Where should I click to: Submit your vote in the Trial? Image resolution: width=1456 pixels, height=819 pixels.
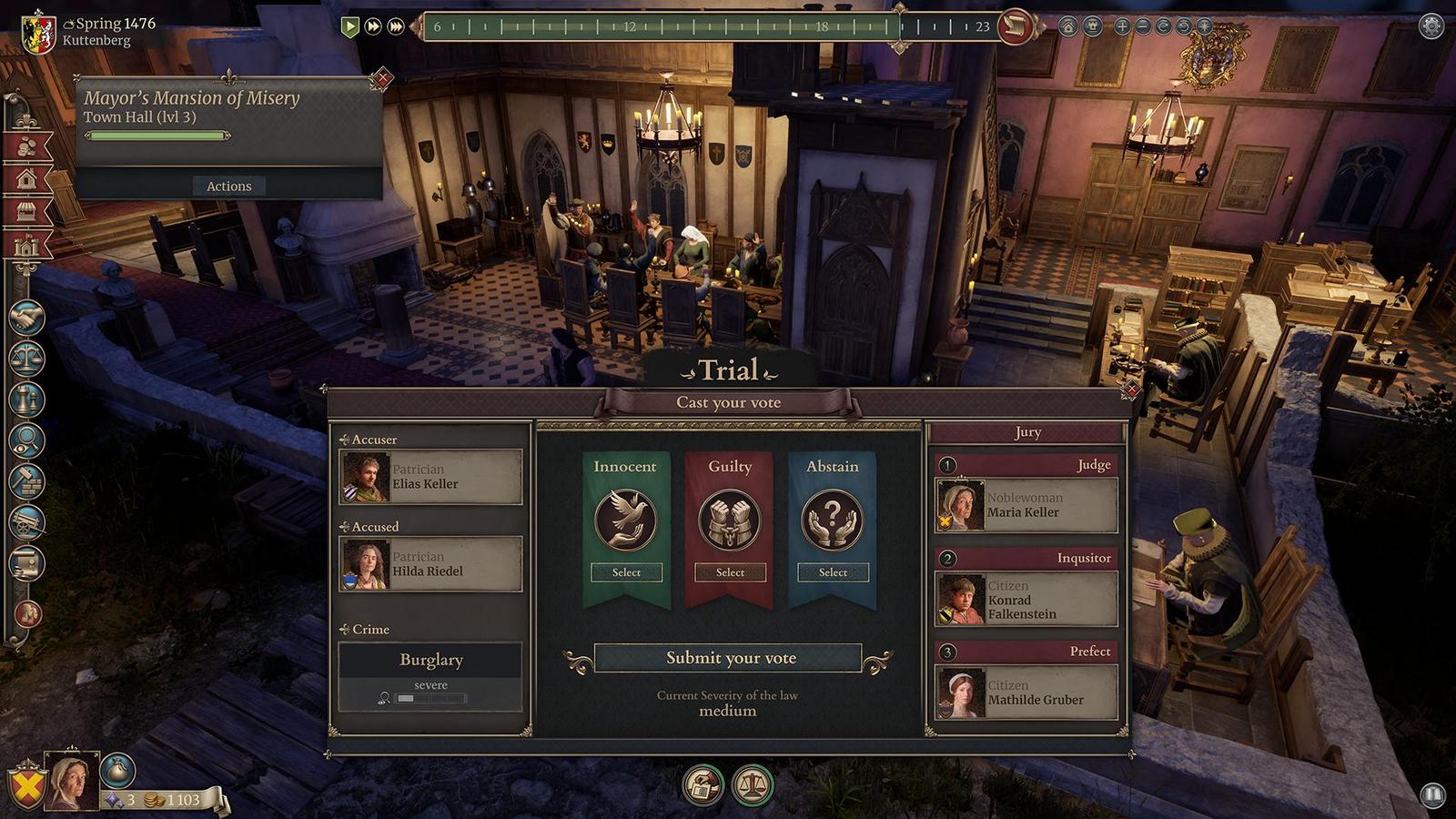(729, 657)
